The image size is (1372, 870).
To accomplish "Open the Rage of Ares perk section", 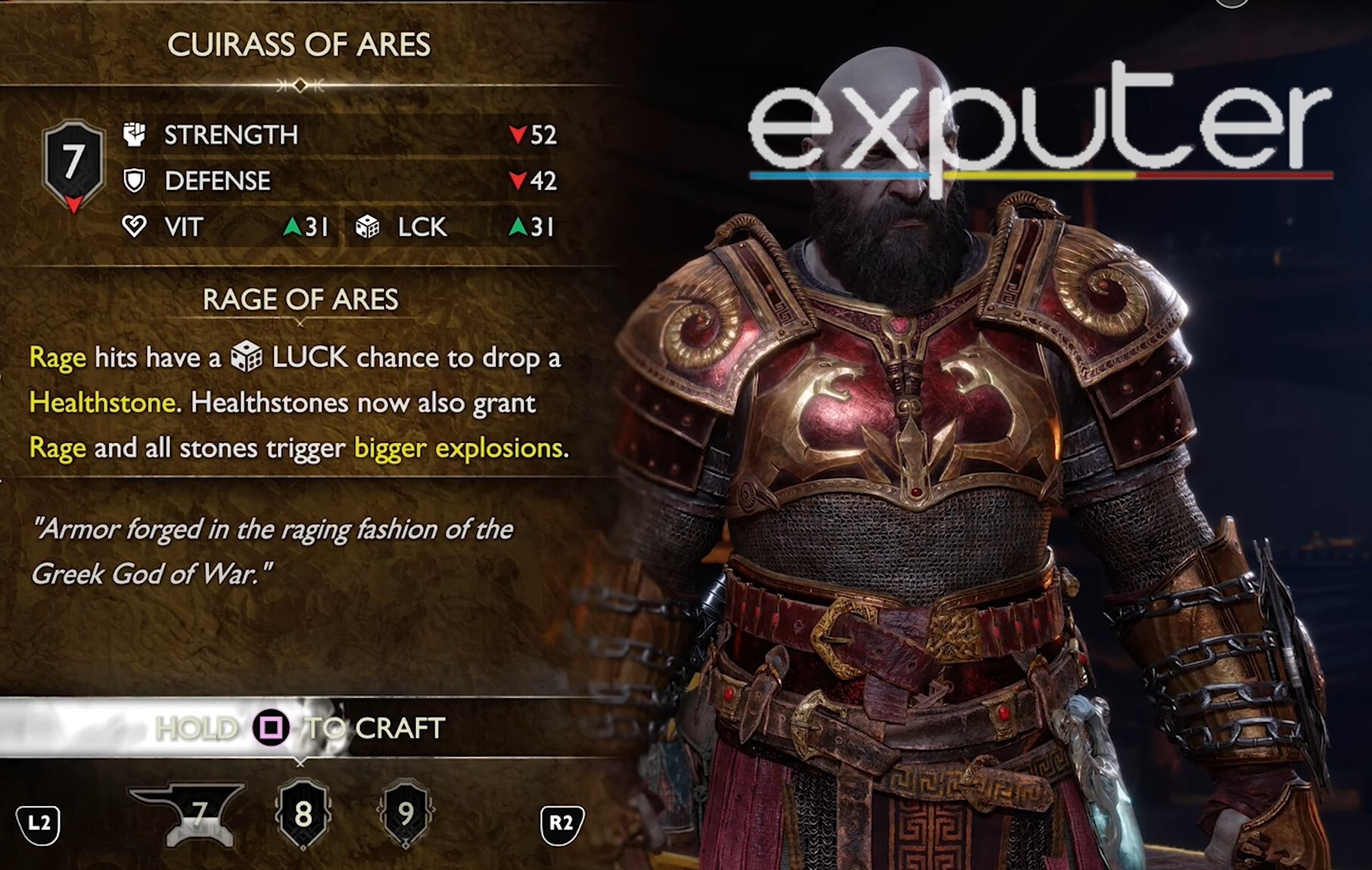I will 300,300.
